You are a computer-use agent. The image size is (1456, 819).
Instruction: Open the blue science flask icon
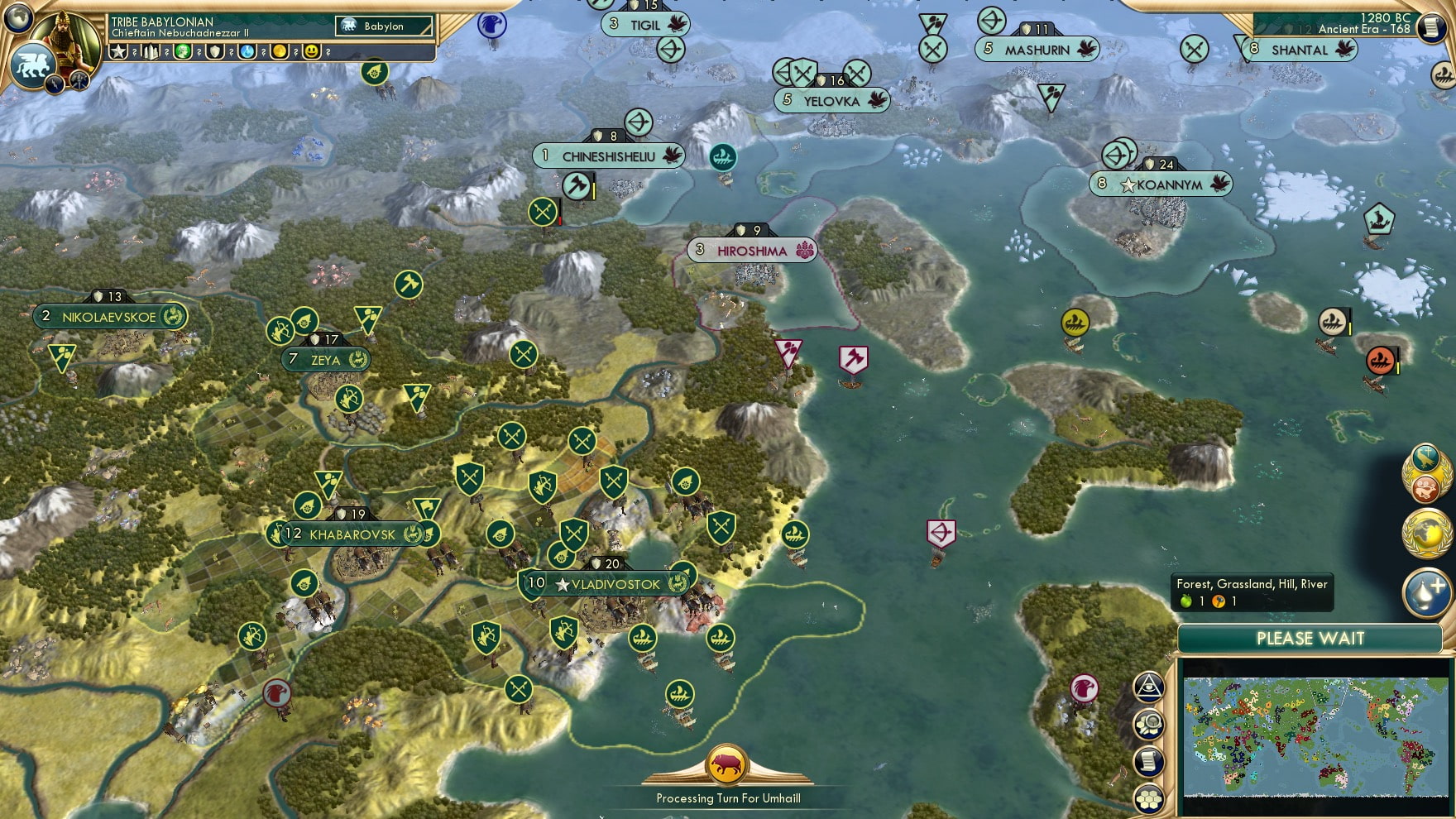(x=247, y=51)
